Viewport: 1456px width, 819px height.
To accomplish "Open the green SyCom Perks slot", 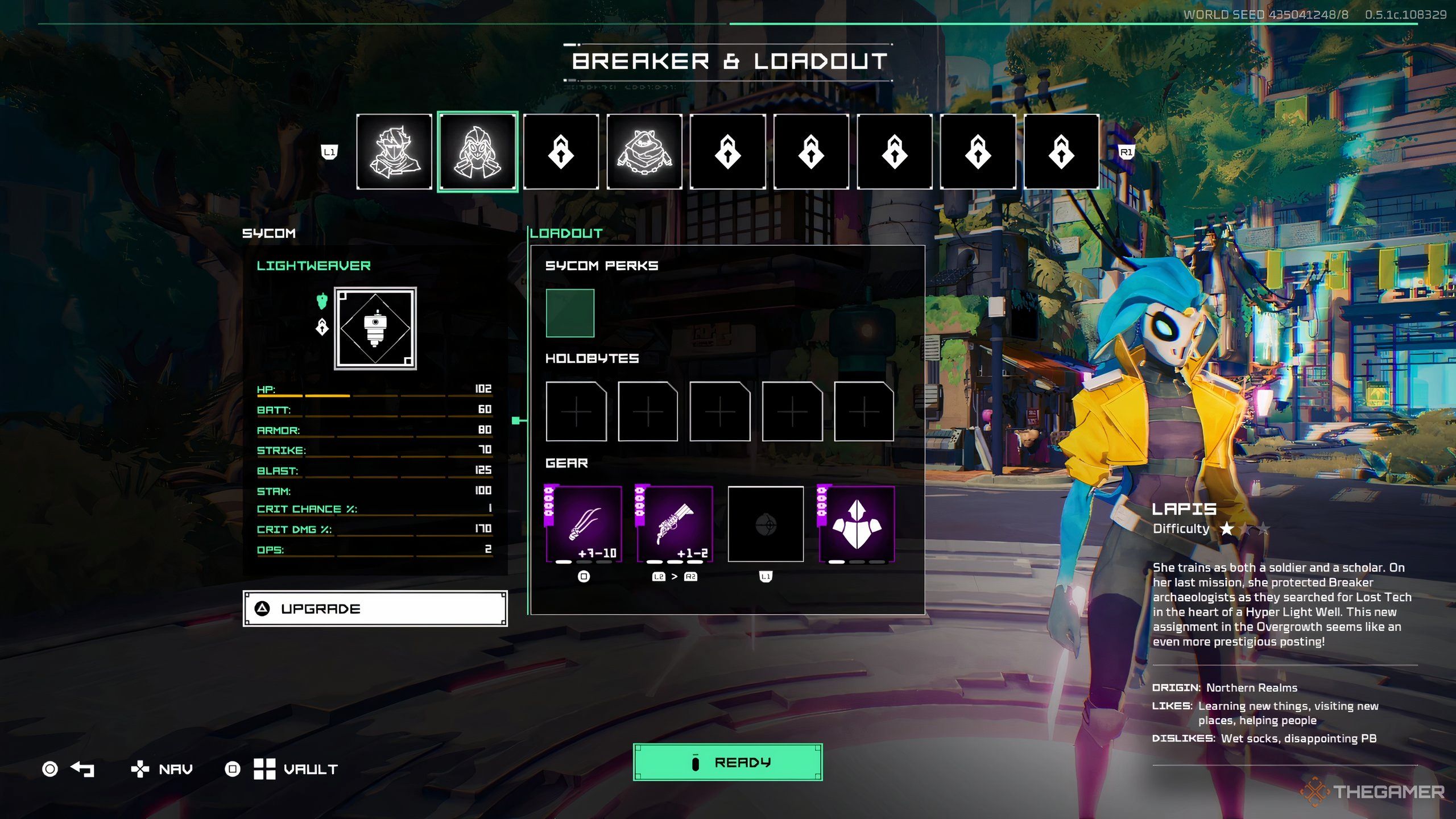I will (x=570, y=313).
